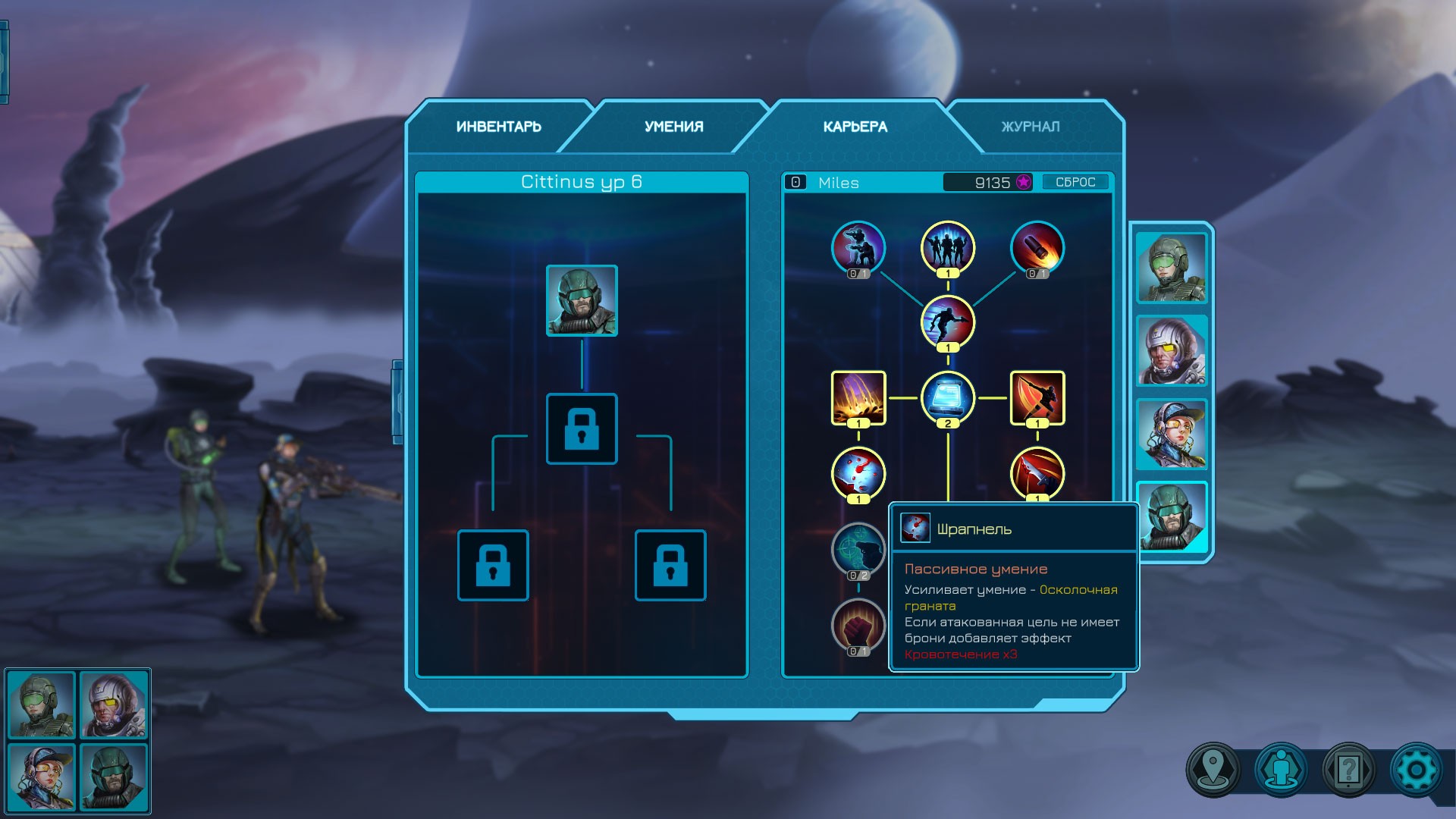Open the question mark help button
1456x819 pixels.
pyautogui.click(x=1348, y=770)
